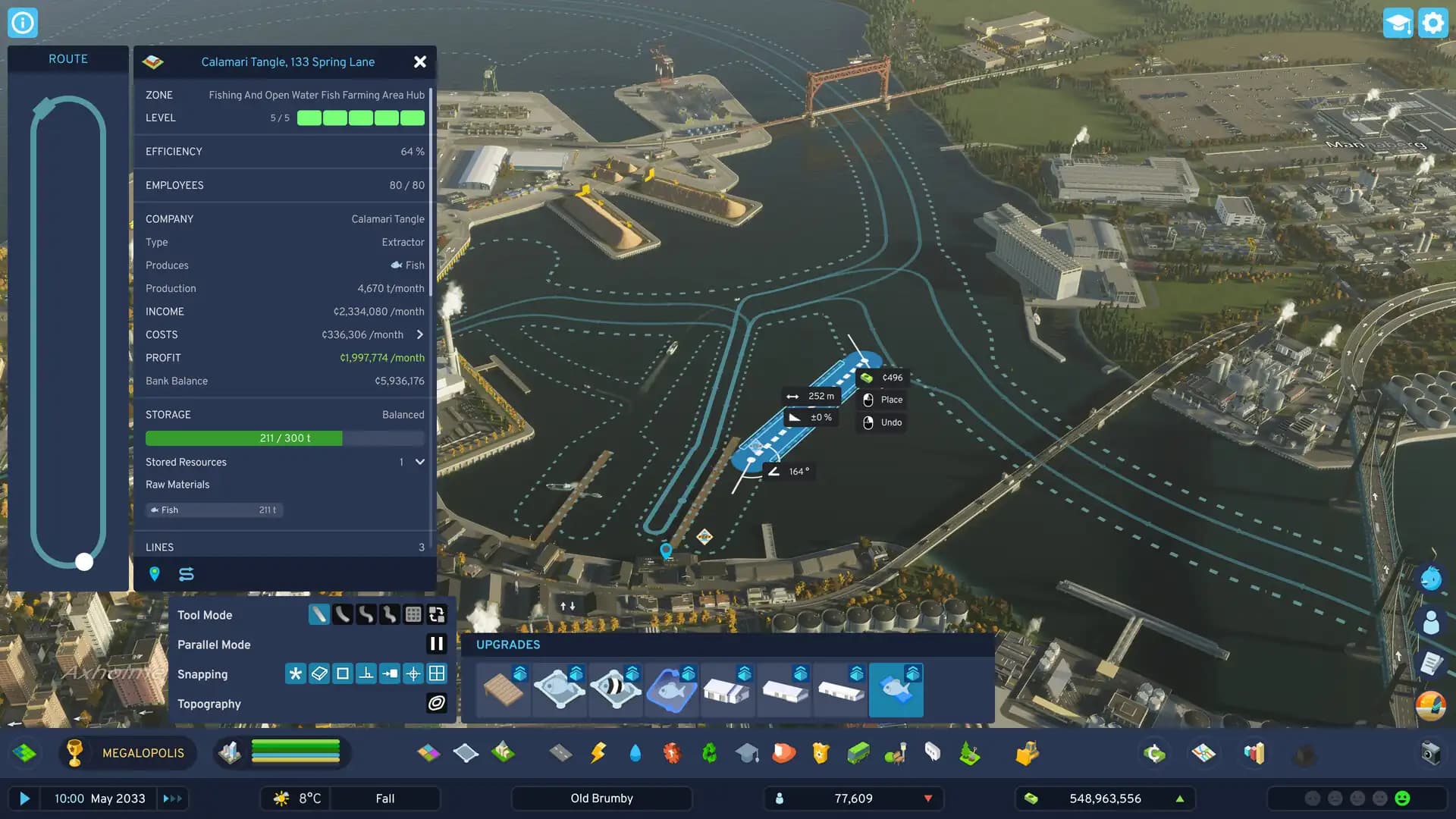Toggle Parallel Mode for road placement
Screen dimensions: 1456x819
point(437,644)
